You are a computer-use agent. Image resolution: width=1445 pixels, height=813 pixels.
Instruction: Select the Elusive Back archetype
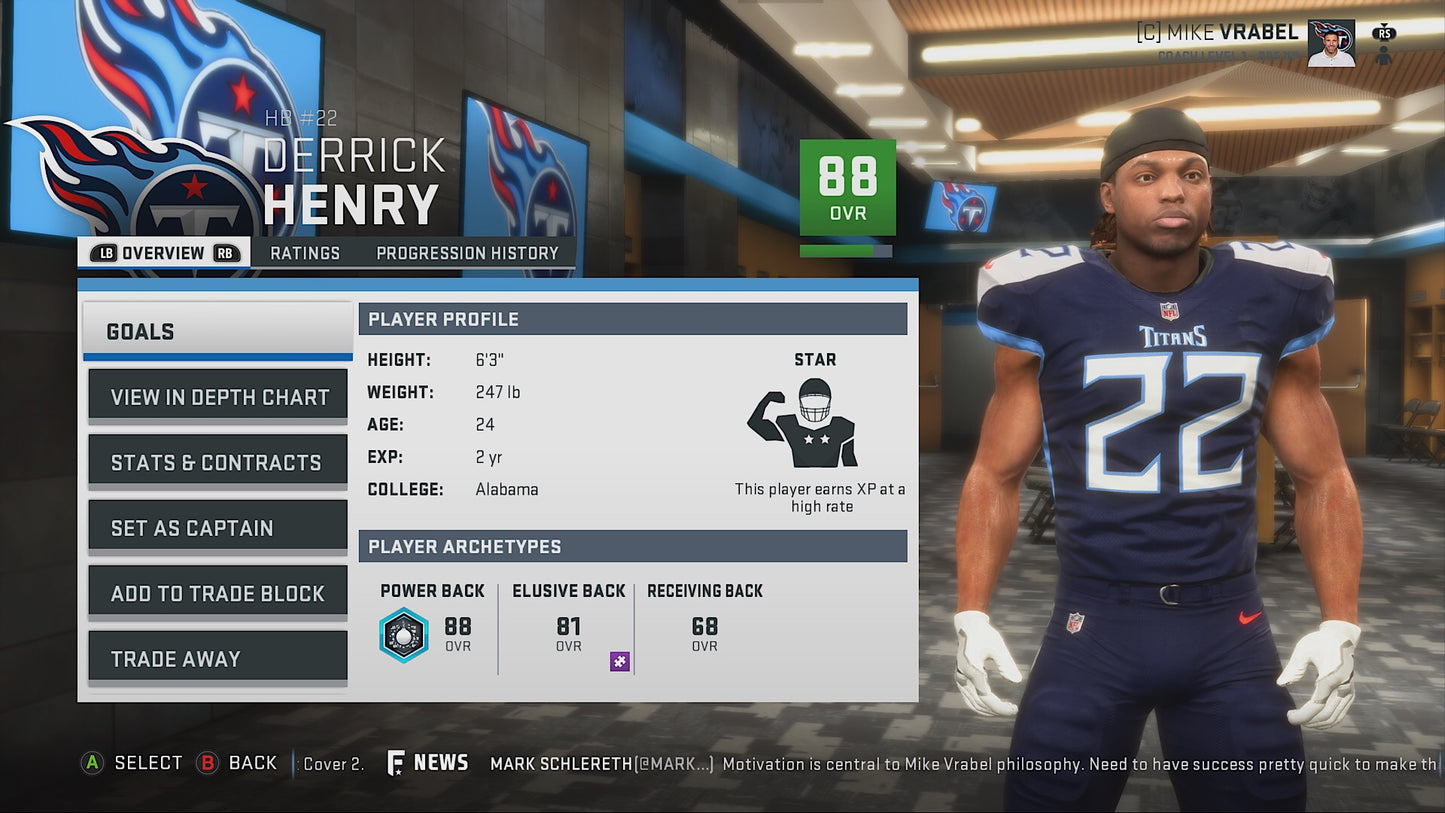coord(568,622)
